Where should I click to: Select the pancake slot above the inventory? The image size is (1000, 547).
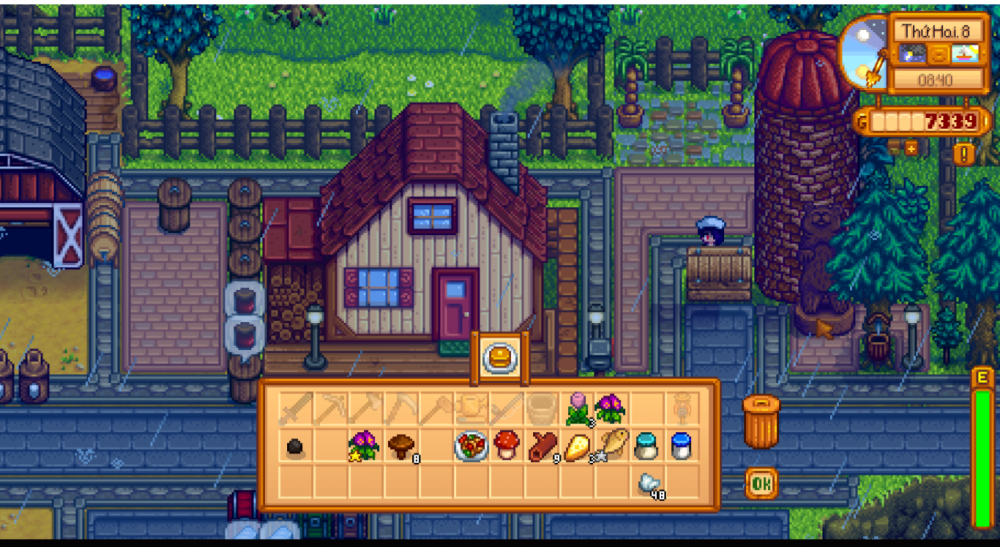click(498, 357)
